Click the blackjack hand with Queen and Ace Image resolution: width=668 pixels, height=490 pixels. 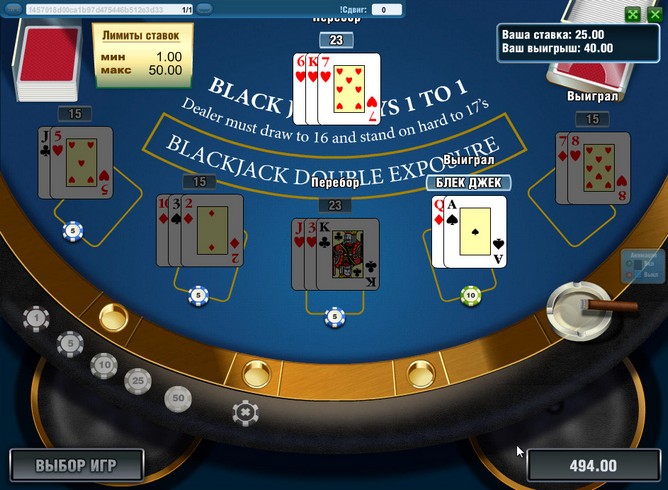467,232
